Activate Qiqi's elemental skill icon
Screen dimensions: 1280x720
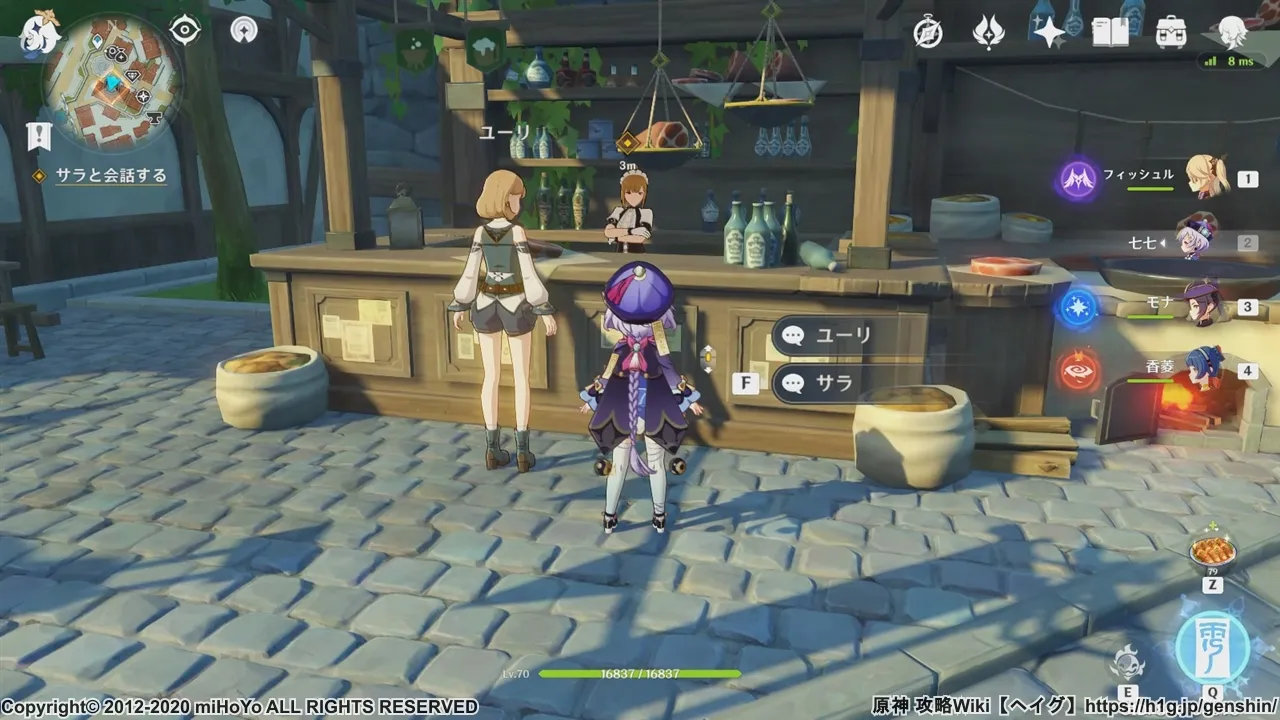[x=1128, y=661]
